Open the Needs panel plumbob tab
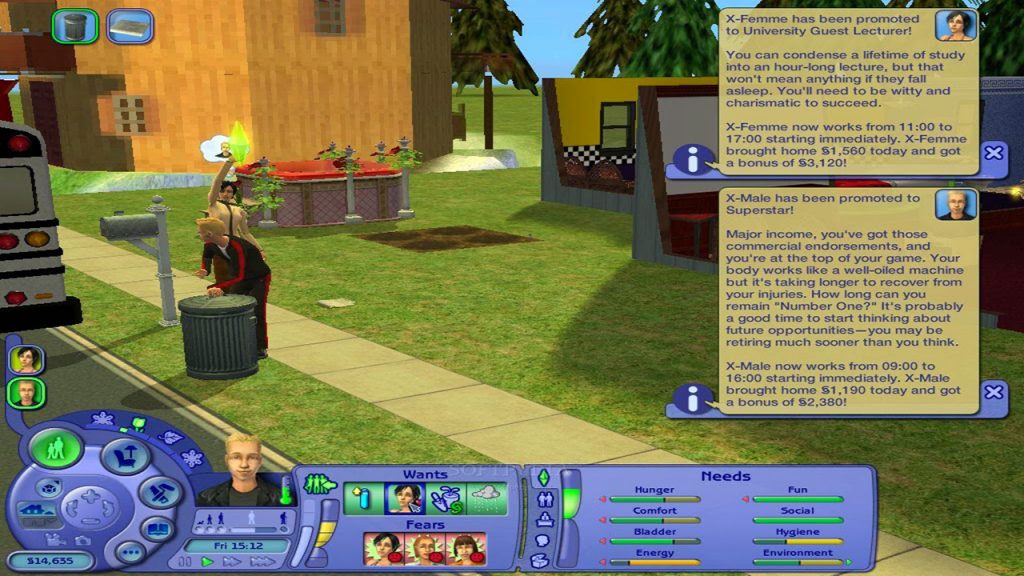The image size is (1024, 576). (x=544, y=477)
